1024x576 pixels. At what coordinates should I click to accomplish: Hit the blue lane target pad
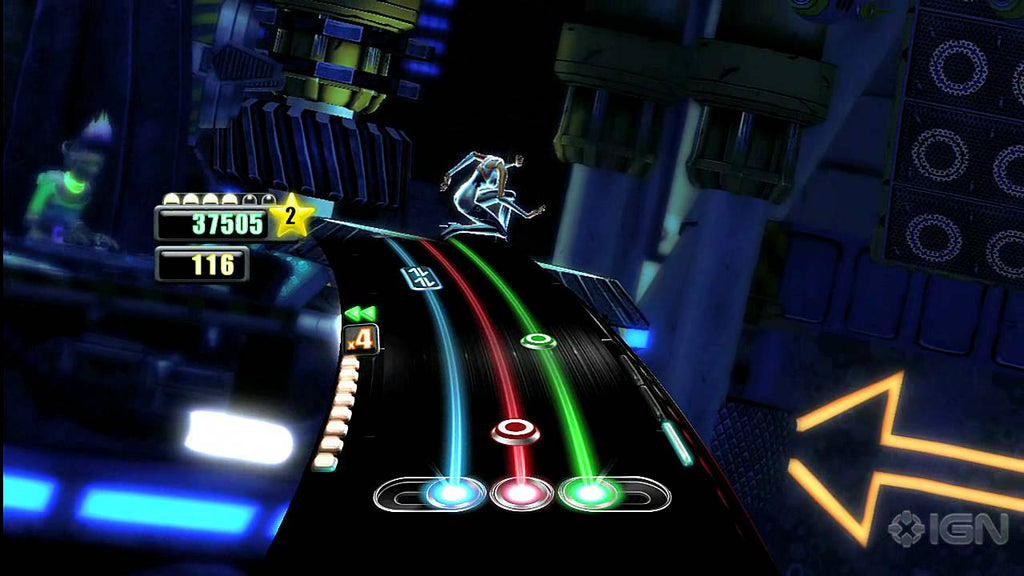pos(455,492)
